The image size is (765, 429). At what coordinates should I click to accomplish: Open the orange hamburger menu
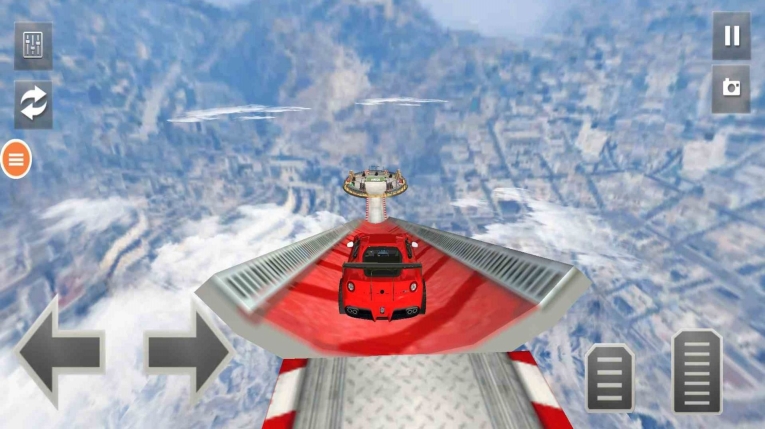click(16, 159)
